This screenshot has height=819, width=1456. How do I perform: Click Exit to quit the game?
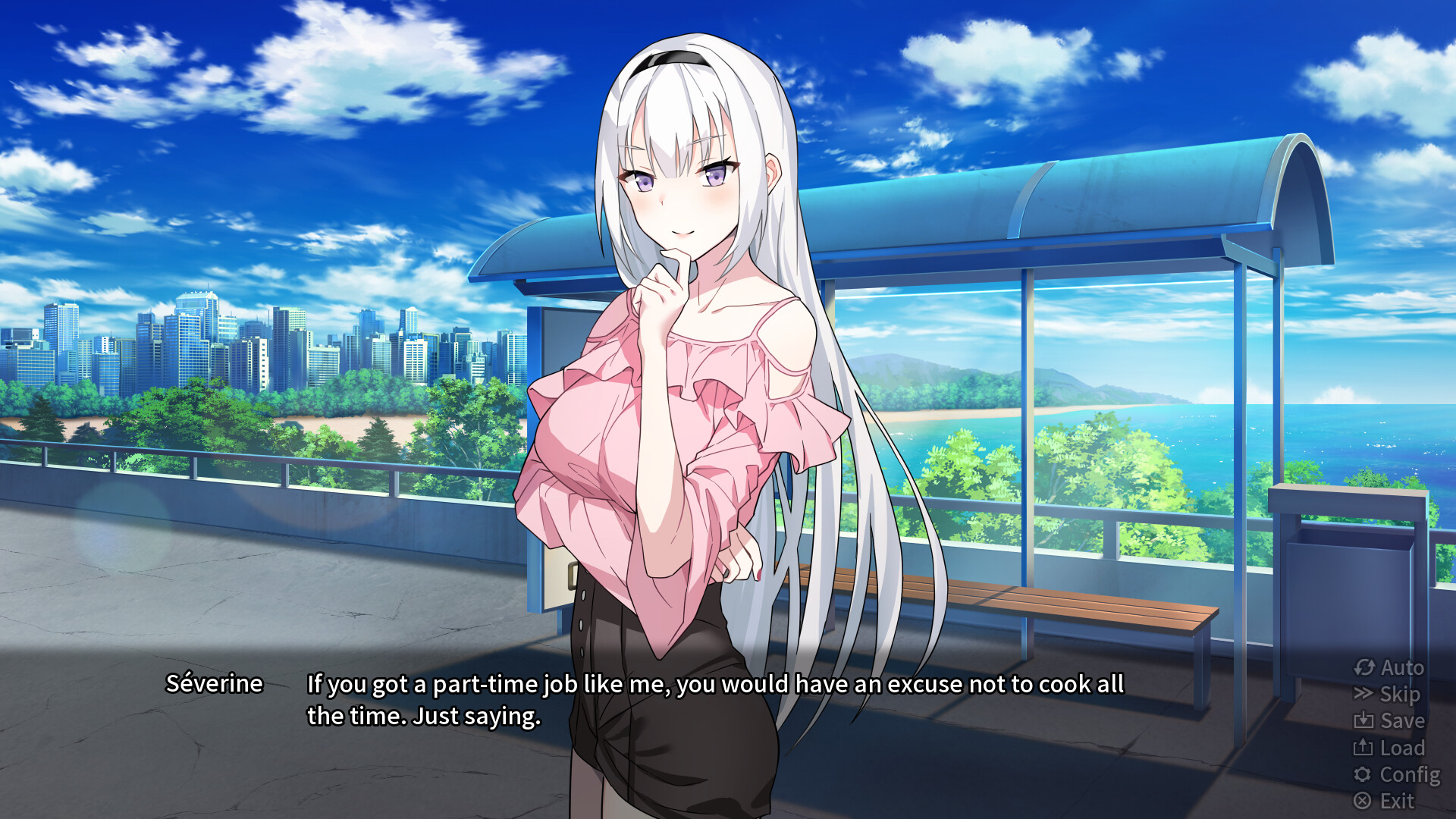pos(1396,801)
